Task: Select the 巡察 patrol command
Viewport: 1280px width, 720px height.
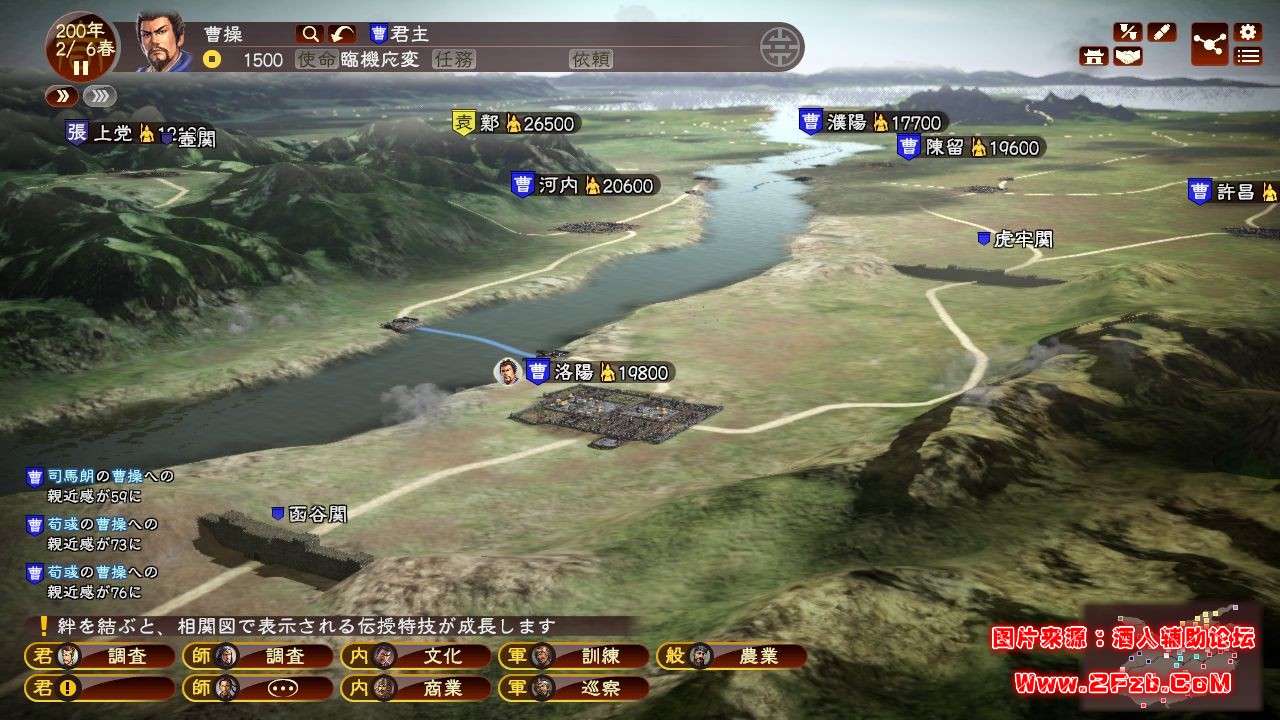Action: coord(574,688)
